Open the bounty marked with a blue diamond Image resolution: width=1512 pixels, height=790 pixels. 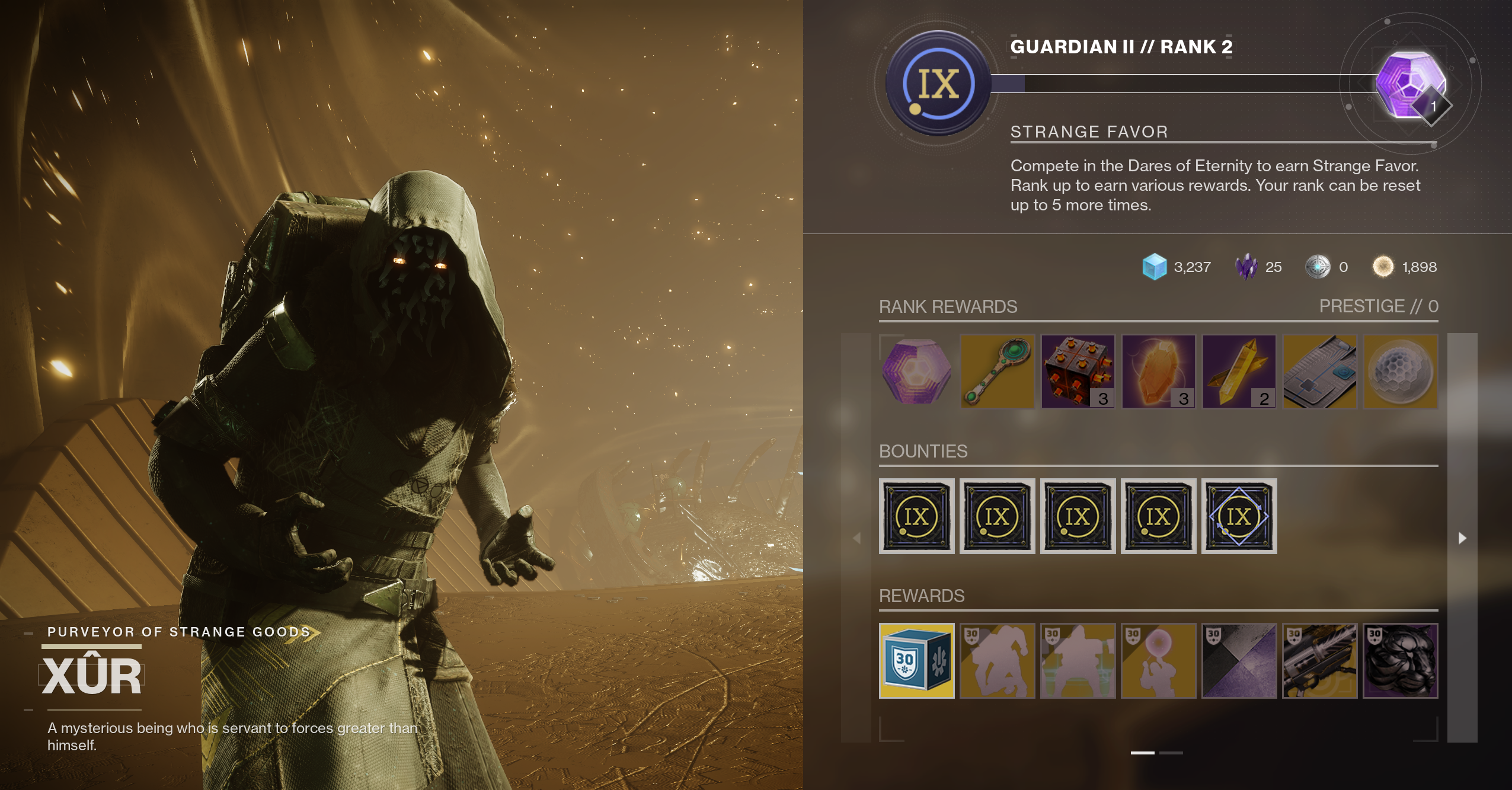pyautogui.click(x=1239, y=516)
